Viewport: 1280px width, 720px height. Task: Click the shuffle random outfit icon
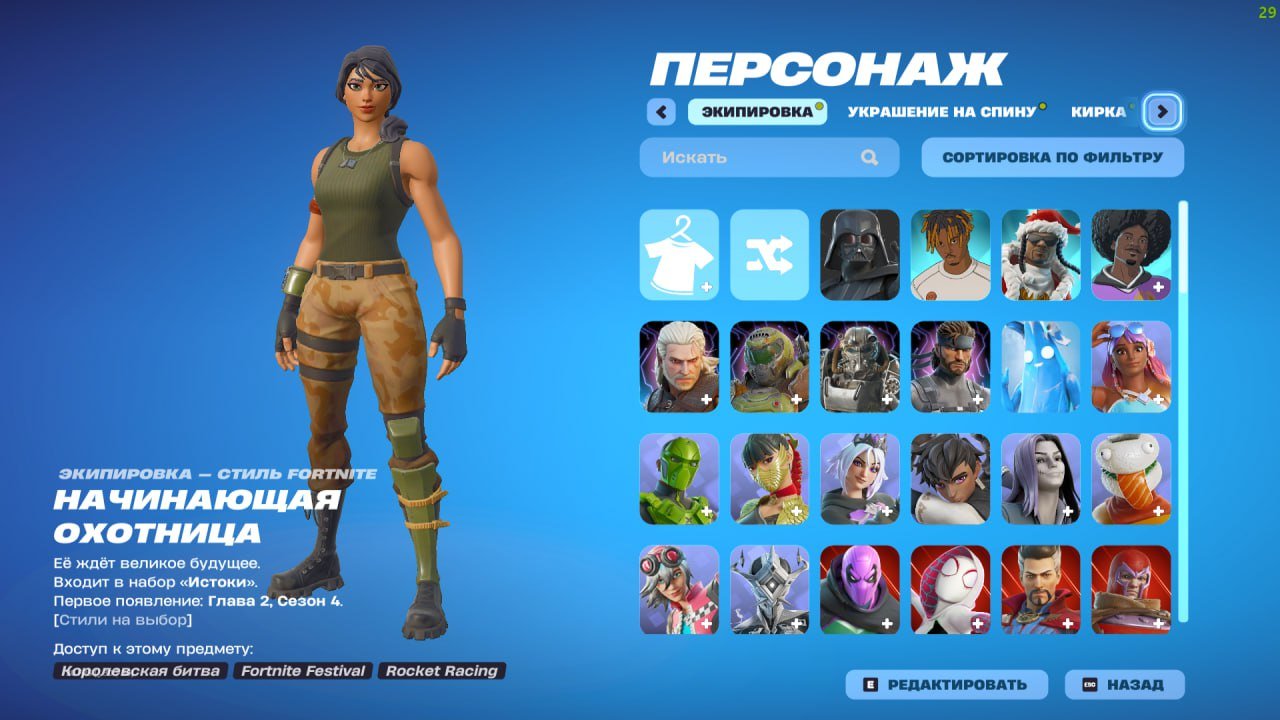coord(769,253)
